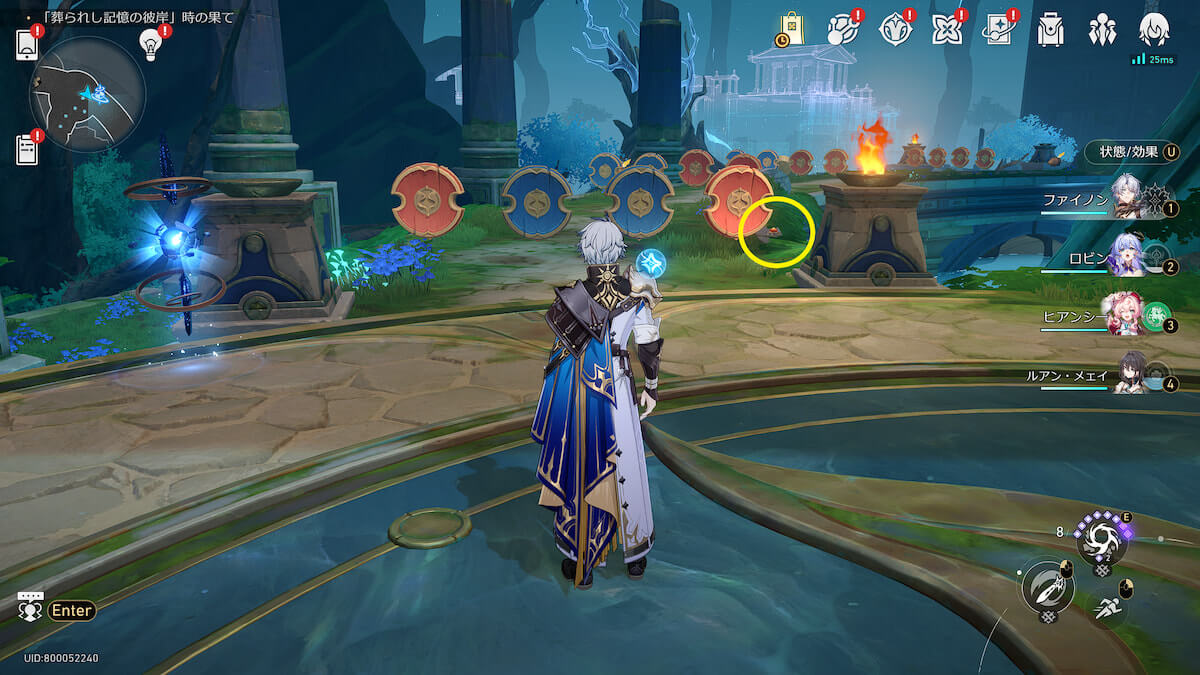Image resolution: width=1200 pixels, height=675 pixels.
Task: Open the chat speech-bubble icon
Action: tap(30, 606)
